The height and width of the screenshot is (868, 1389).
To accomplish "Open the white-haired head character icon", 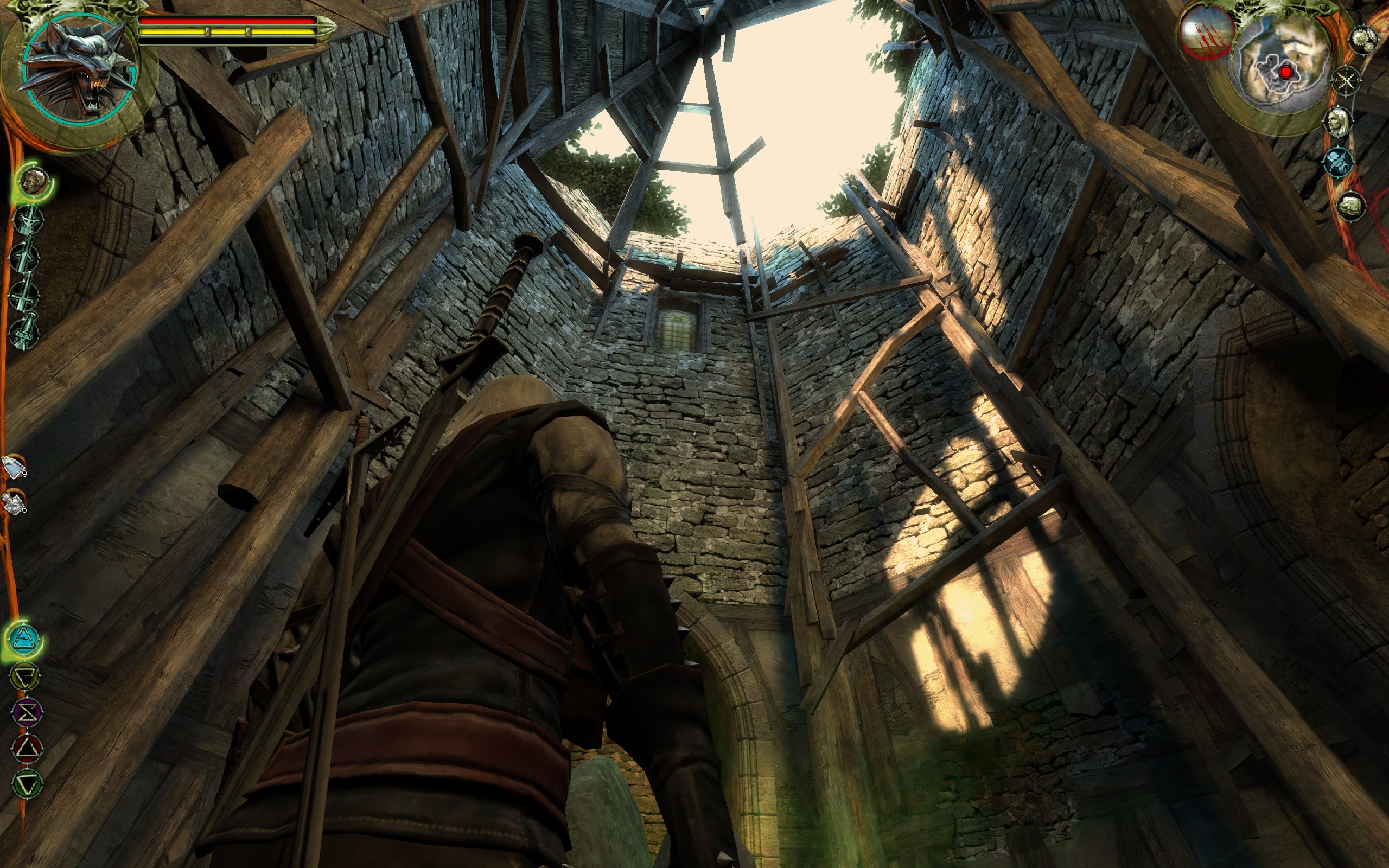I will point(1339,122).
